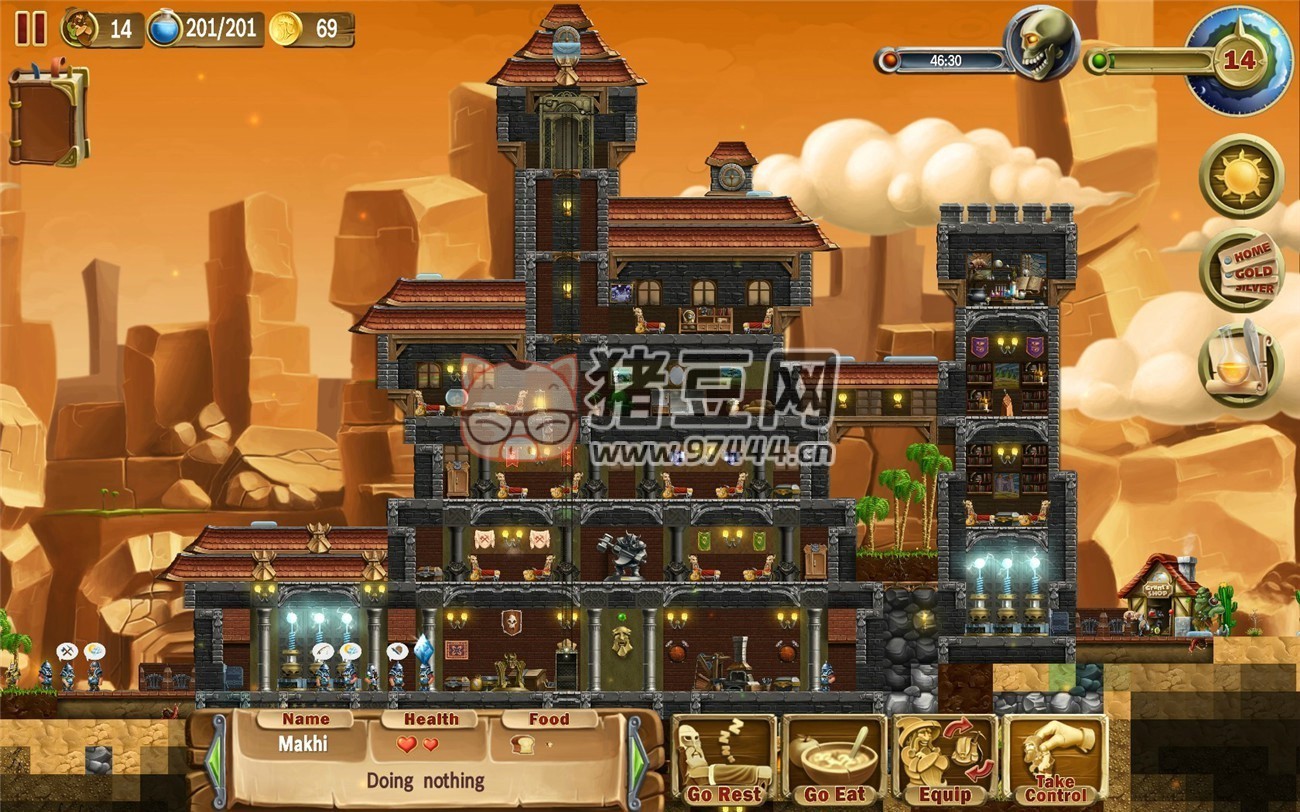Pause the game
1300x812 pixels.
[x=31, y=28]
